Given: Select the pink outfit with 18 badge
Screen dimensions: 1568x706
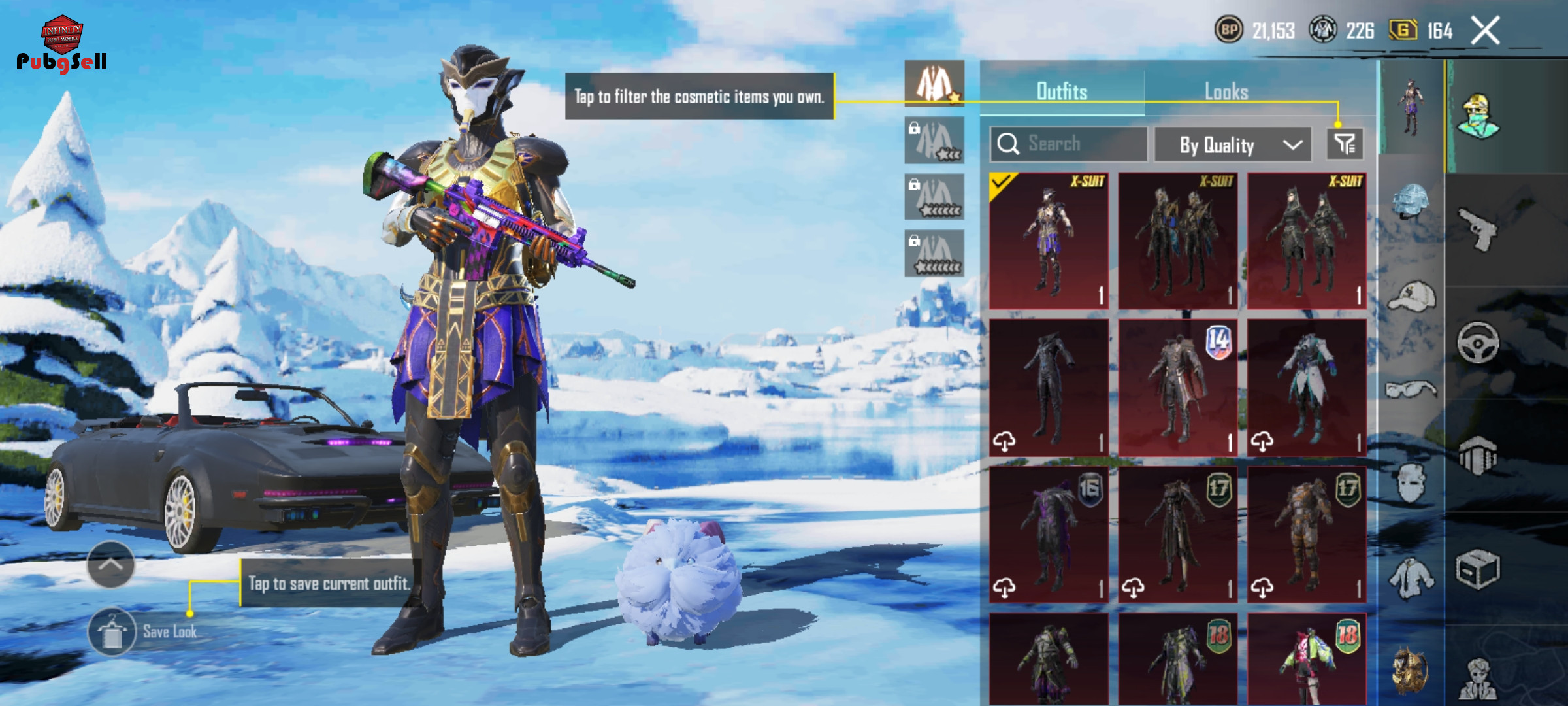Looking at the screenshot, I should coord(1307,659).
